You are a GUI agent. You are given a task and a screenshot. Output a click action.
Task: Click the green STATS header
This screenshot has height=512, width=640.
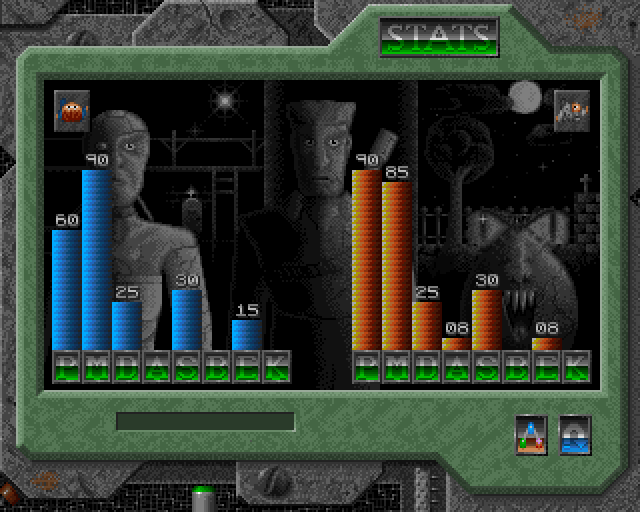point(439,38)
